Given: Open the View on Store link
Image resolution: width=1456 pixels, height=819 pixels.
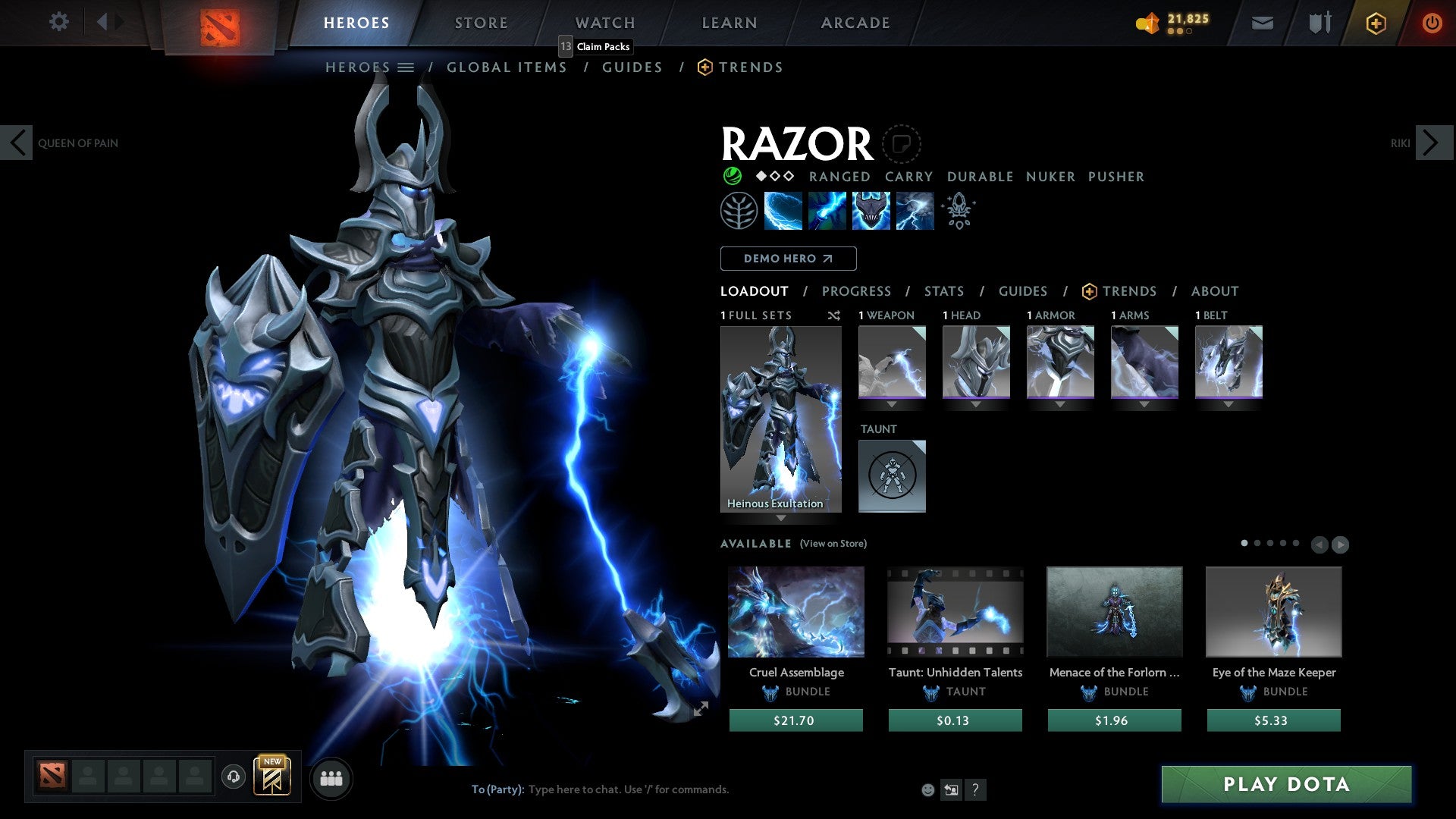Looking at the screenshot, I should point(832,544).
